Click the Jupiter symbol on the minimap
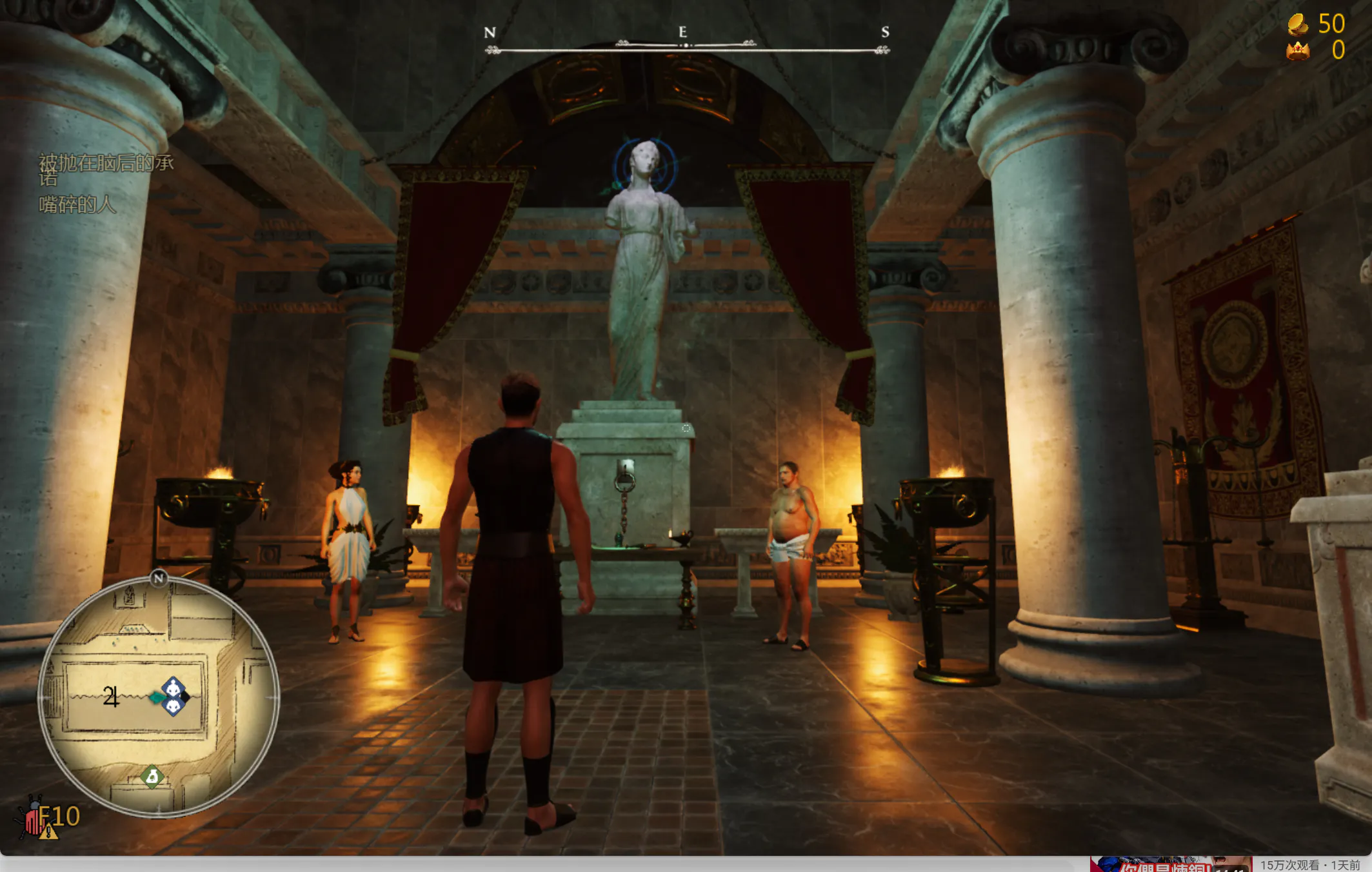 (x=111, y=697)
